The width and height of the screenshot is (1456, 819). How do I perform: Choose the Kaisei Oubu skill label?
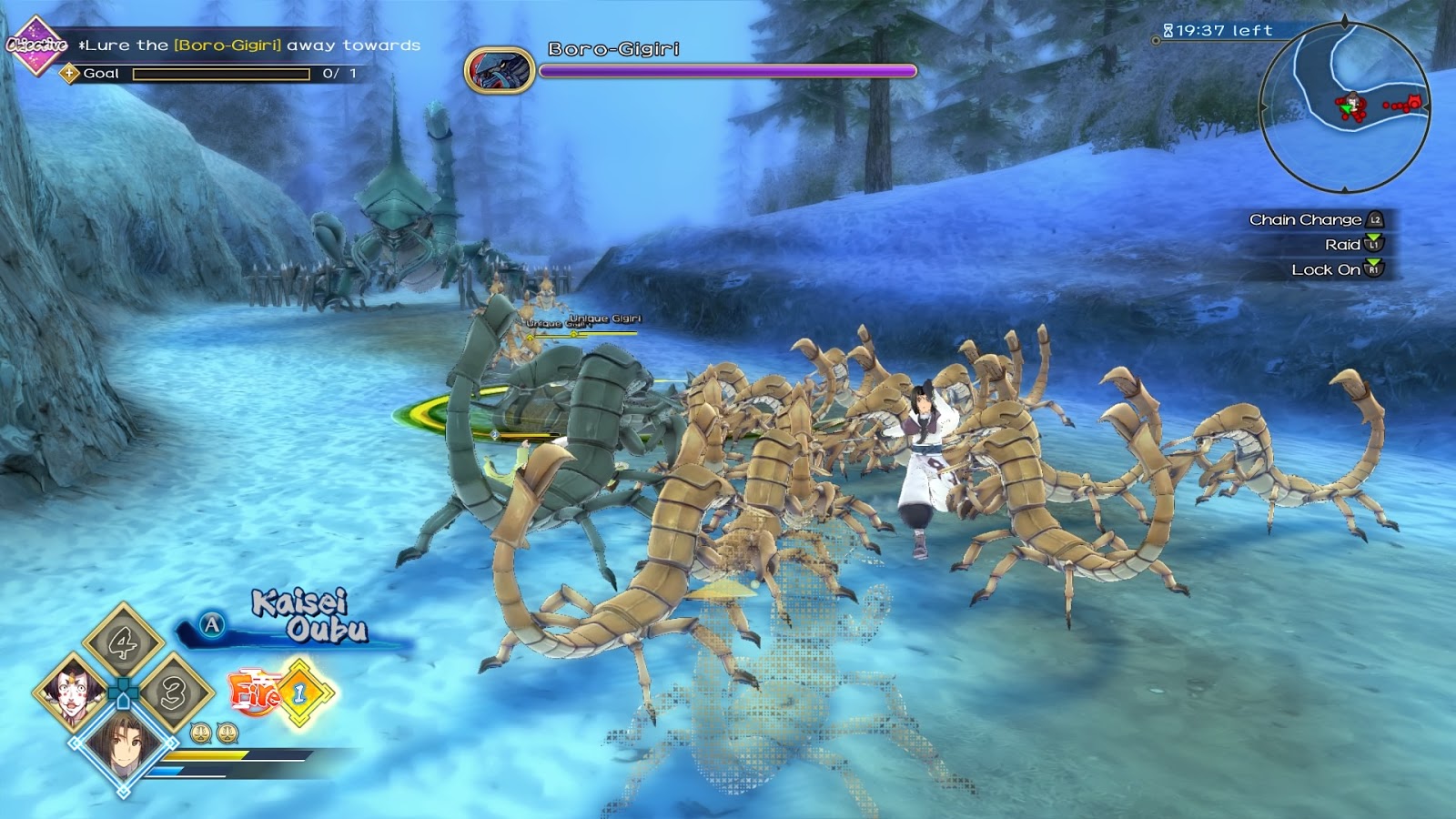click(309, 616)
